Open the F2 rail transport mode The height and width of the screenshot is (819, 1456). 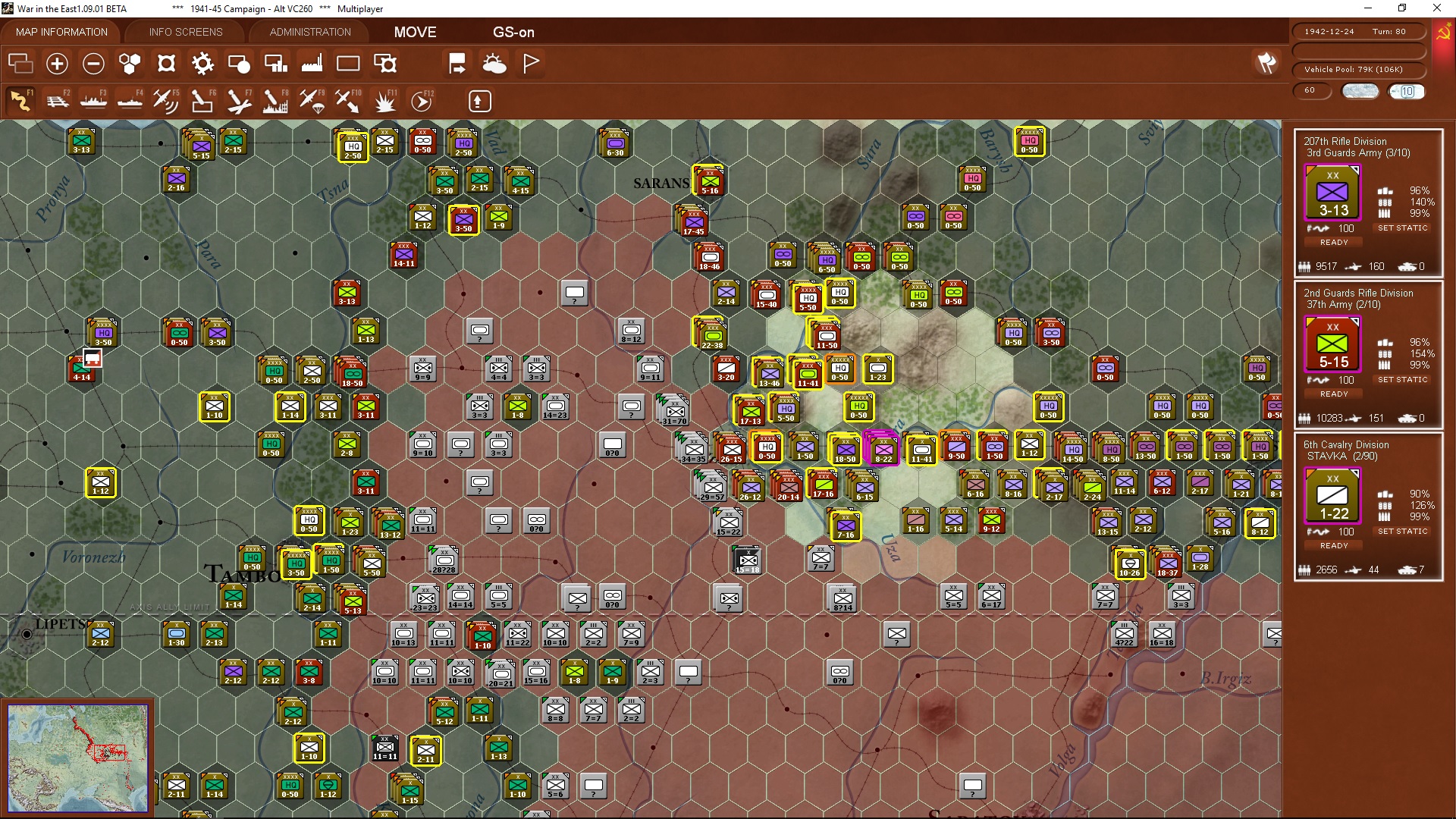pos(58,101)
